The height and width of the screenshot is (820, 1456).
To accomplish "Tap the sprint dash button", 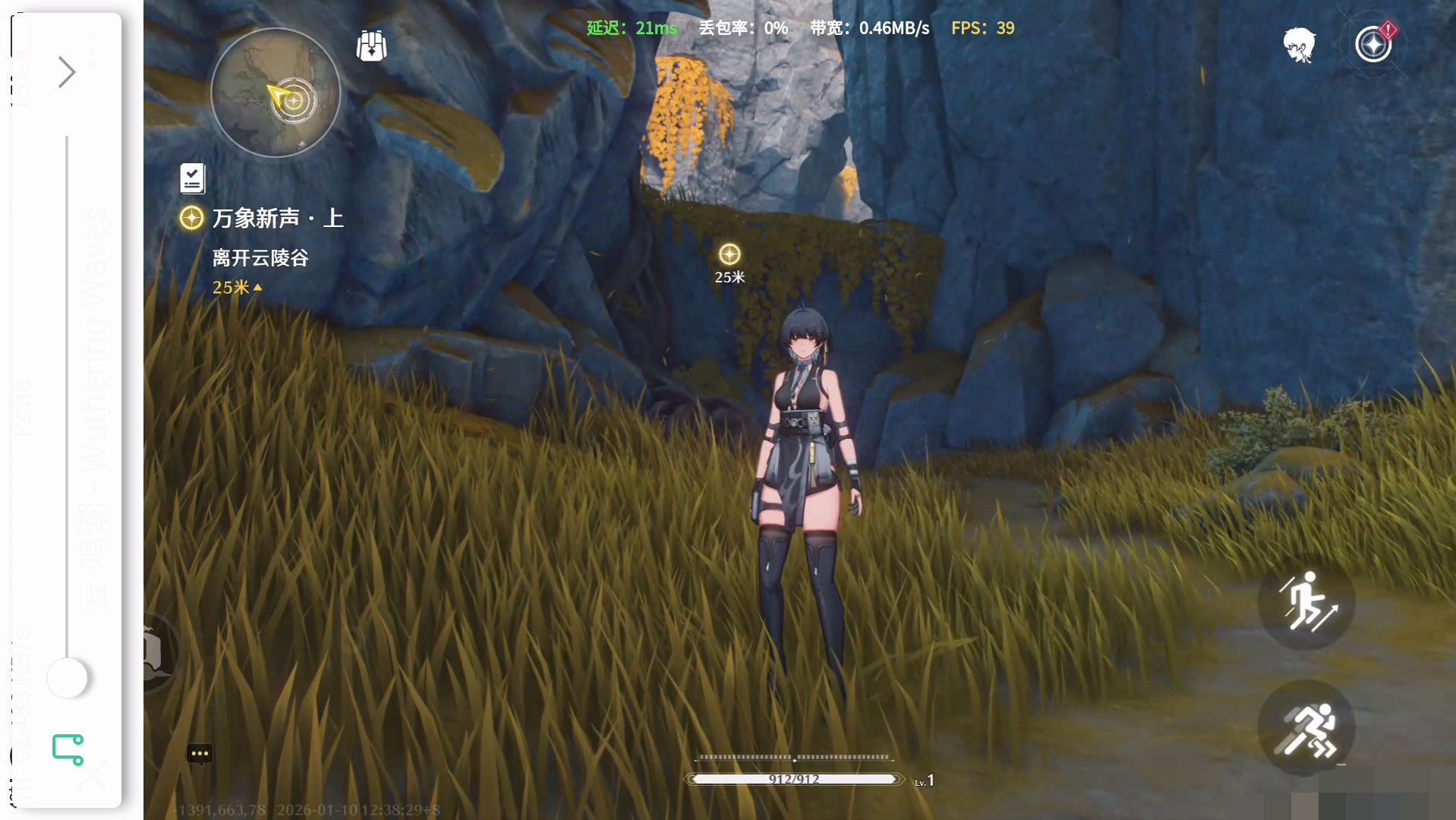I will [x=1306, y=728].
